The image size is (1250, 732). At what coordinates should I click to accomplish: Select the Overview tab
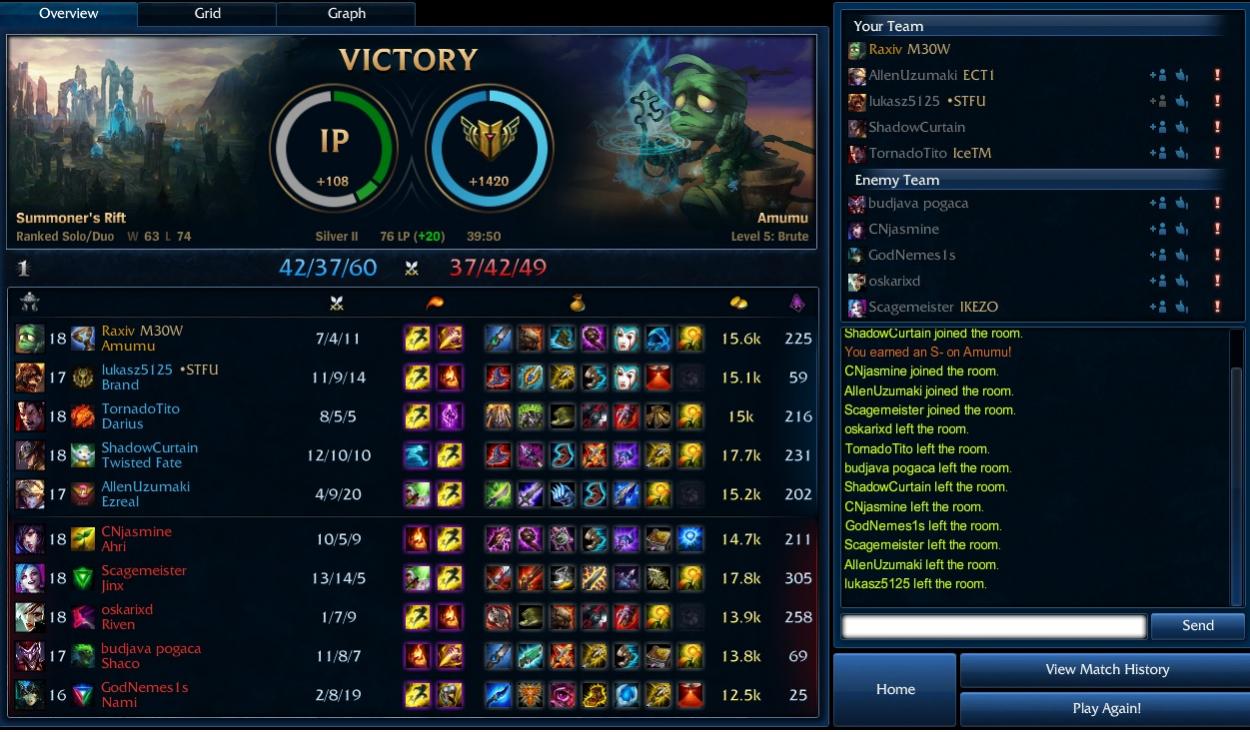[x=69, y=14]
